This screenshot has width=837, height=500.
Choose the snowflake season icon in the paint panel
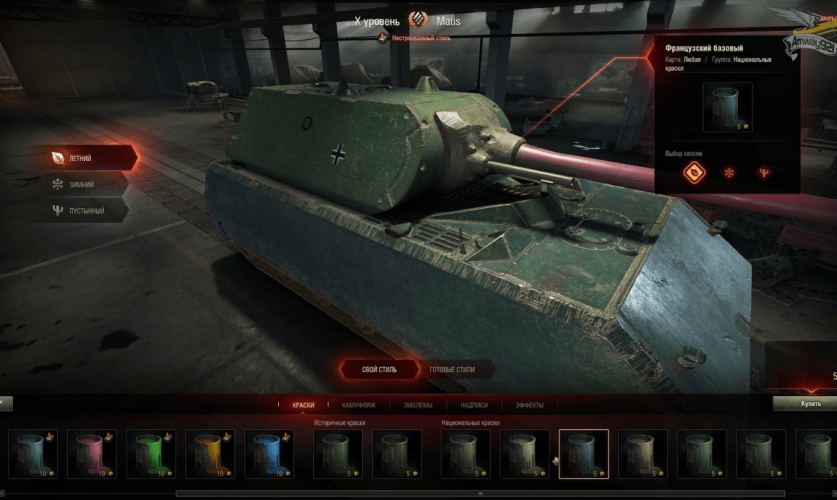(728, 172)
